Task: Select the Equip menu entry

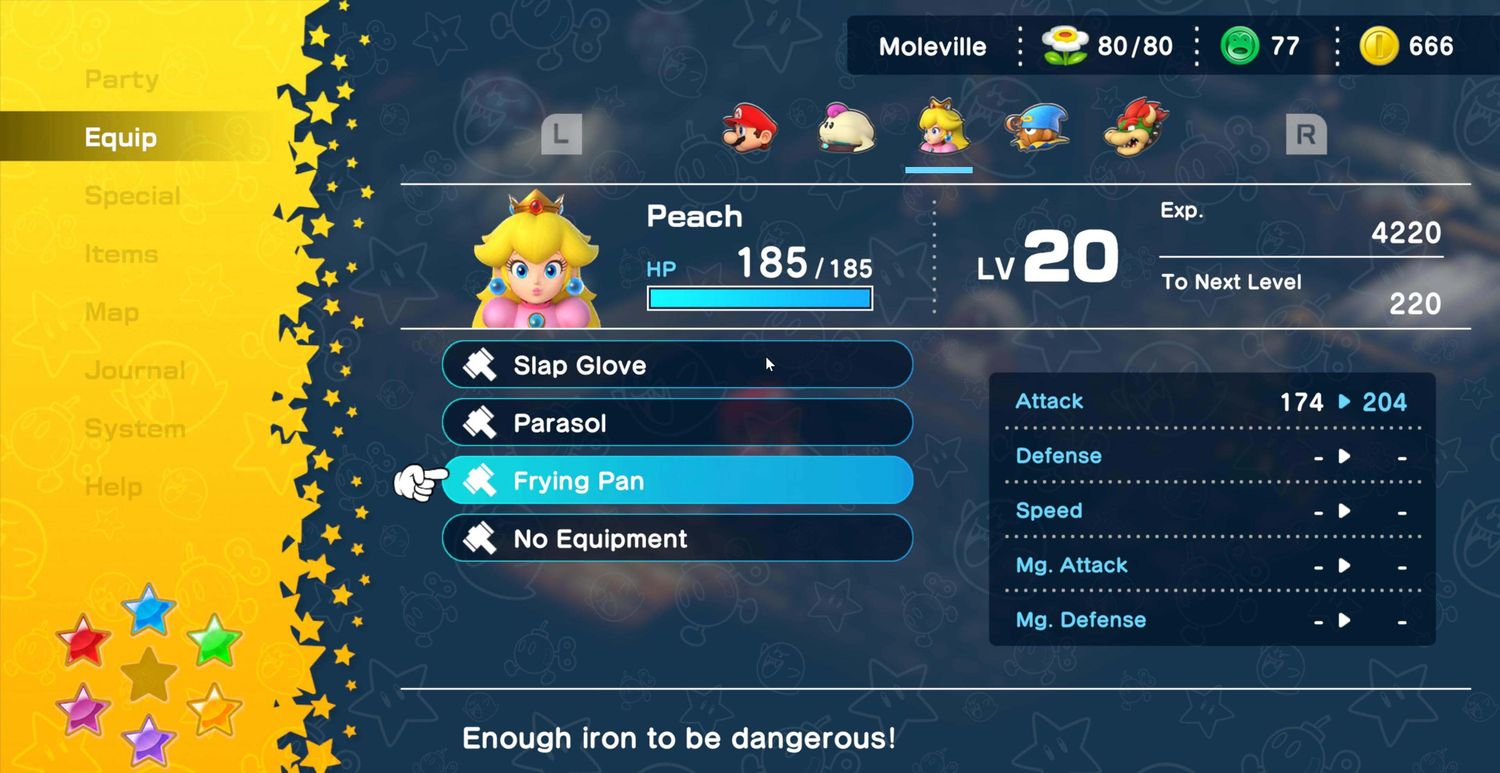Action: (x=121, y=138)
